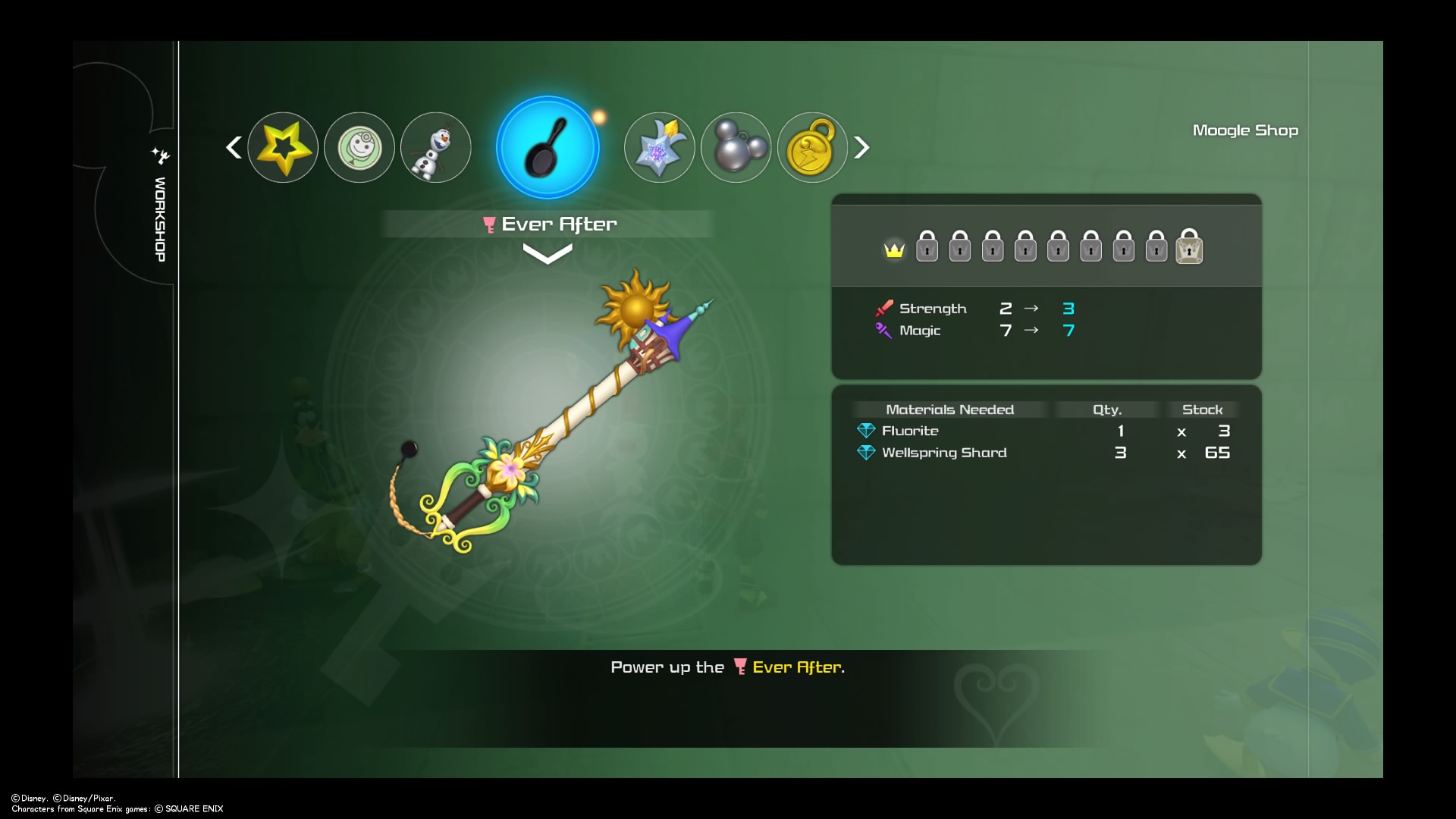Click the Ever After name banner
The image size is (1456, 819).
point(548,223)
